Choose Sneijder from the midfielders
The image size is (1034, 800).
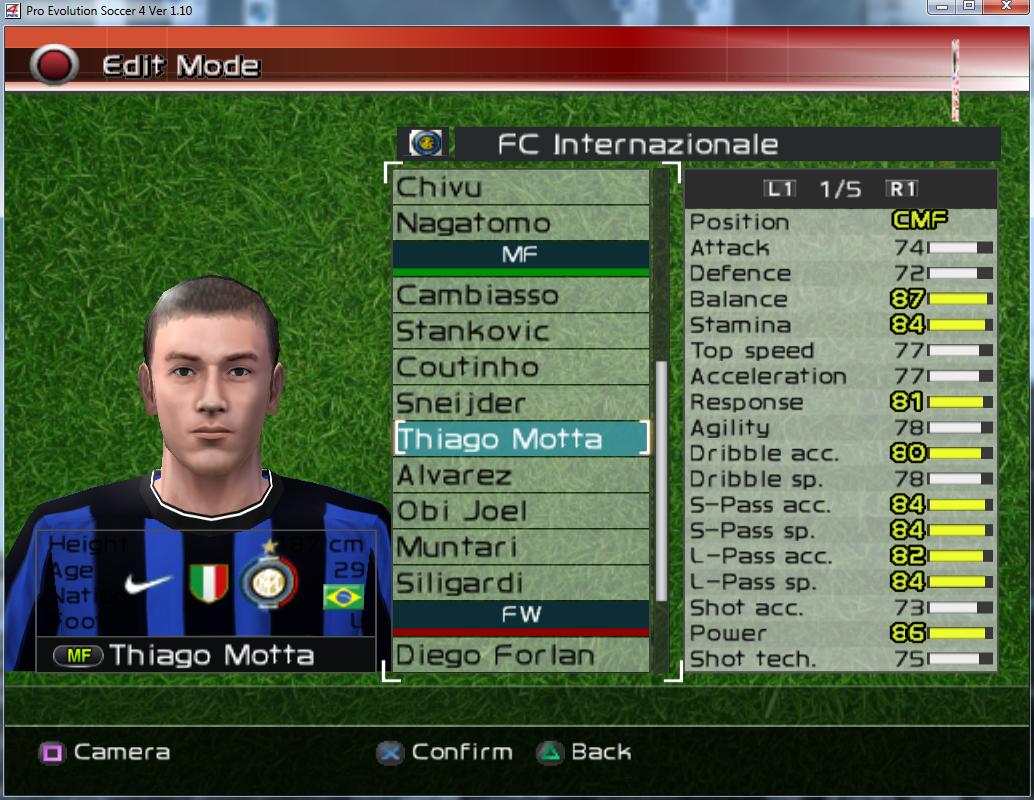pos(520,403)
